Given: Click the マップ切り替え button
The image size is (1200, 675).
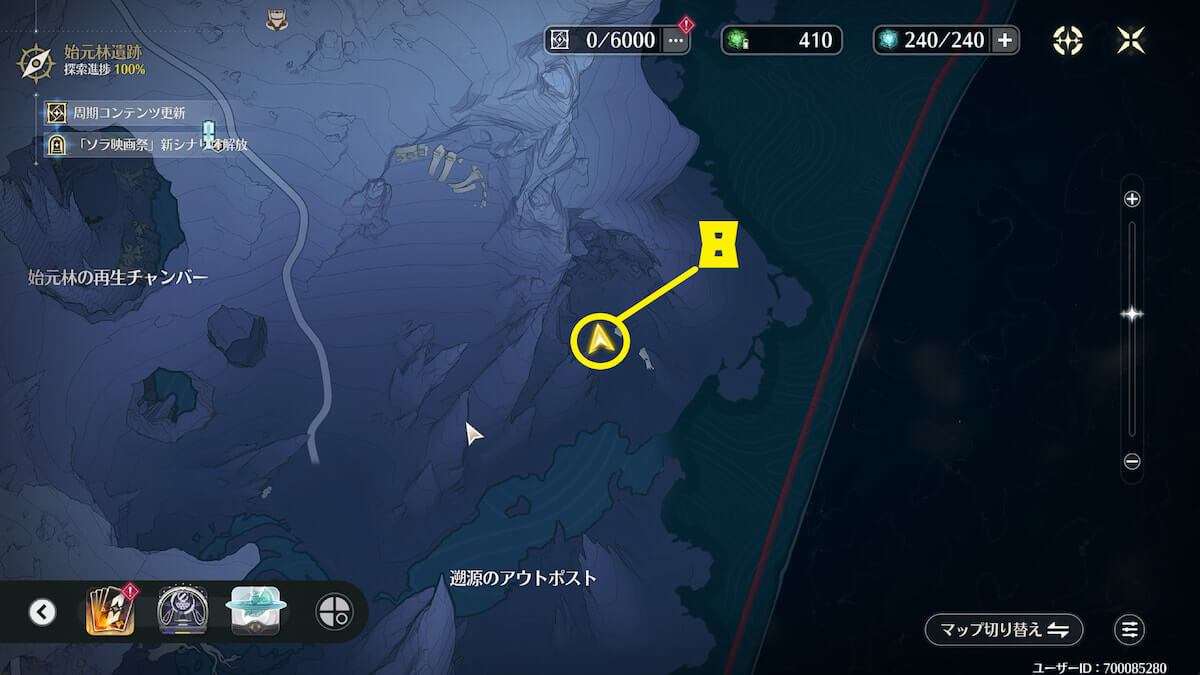Looking at the screenshot, I should (1003, 629).
